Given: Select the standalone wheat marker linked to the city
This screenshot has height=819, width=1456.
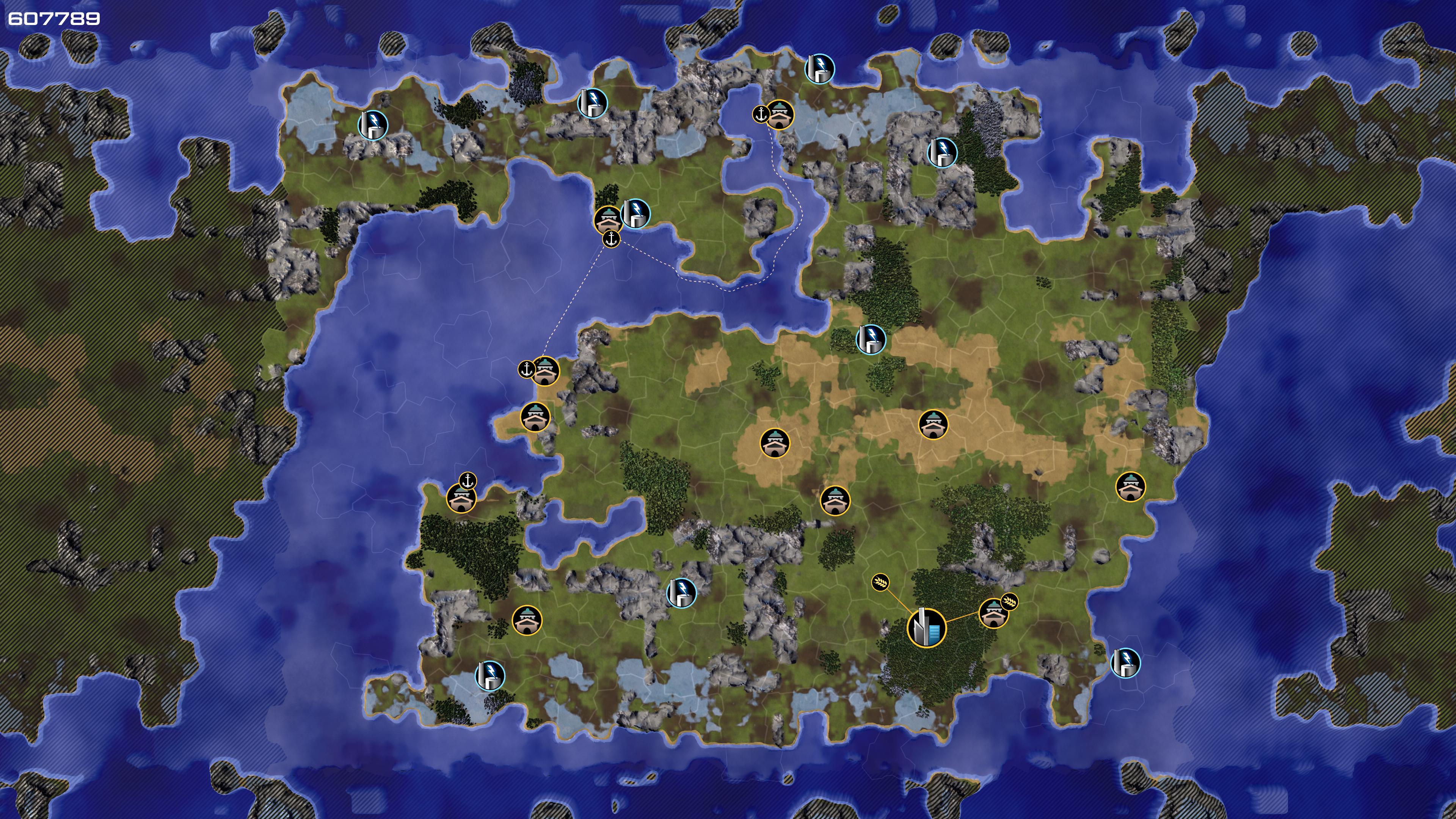Looking at the screenshot, I should 880,582.
